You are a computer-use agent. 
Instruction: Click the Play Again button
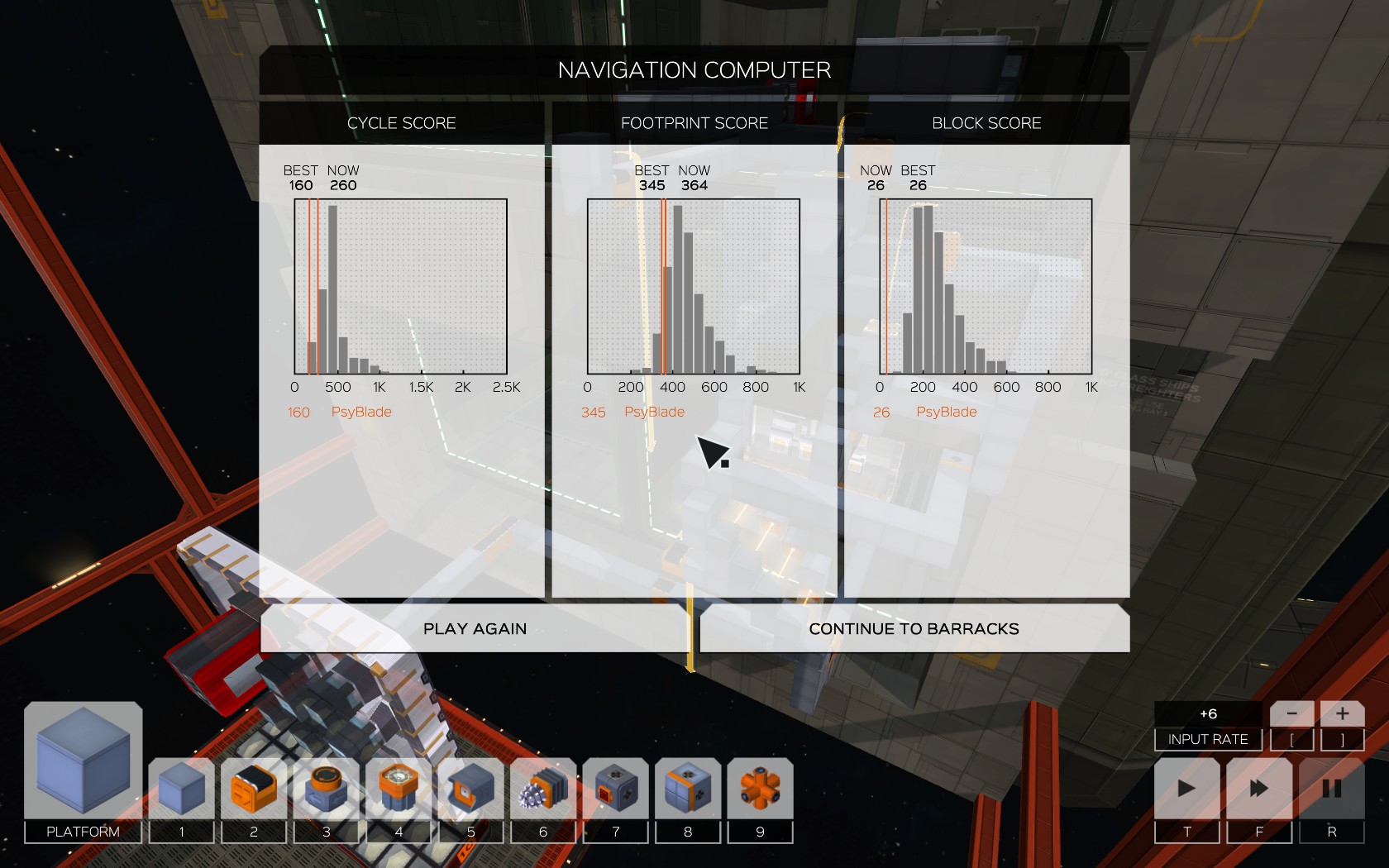click(475, 628)
